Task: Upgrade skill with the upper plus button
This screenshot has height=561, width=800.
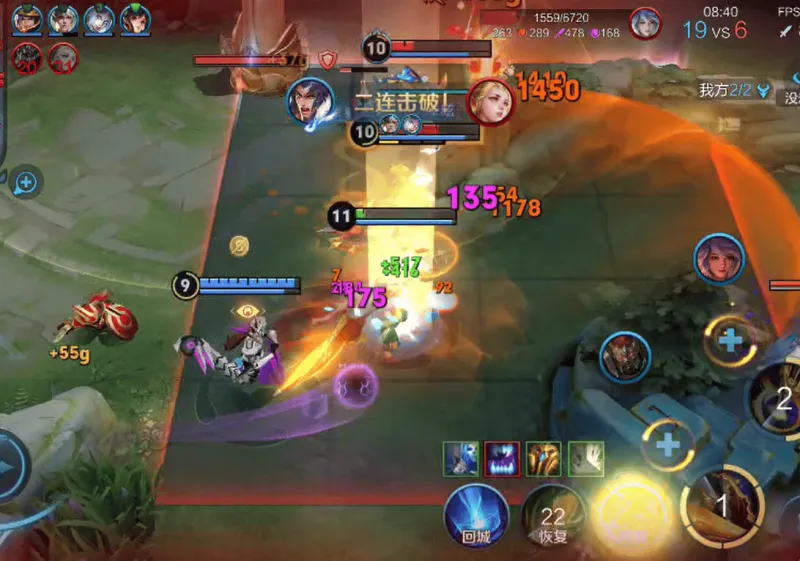Action: [x=731, y=339]
